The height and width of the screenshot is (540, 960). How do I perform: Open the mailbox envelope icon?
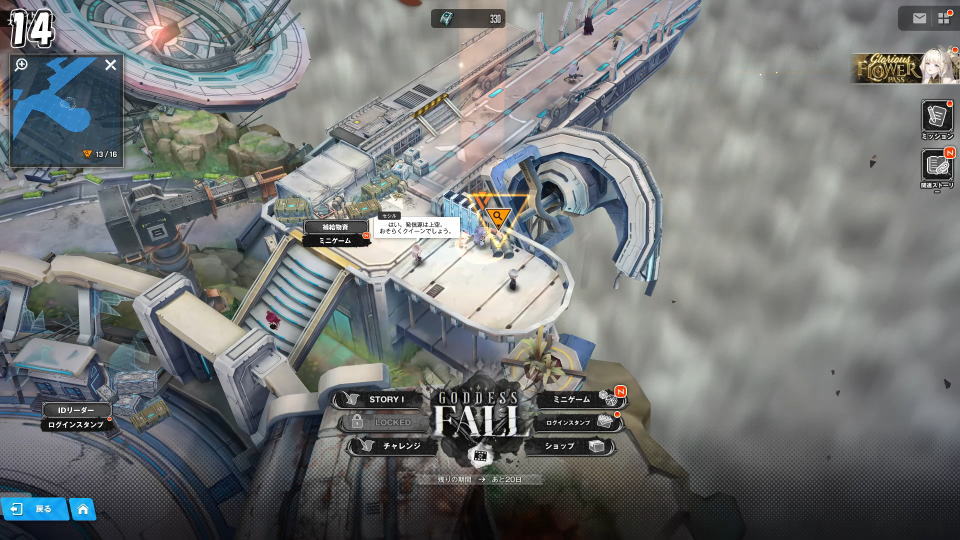pyautogui.click(x=919, y=18)
